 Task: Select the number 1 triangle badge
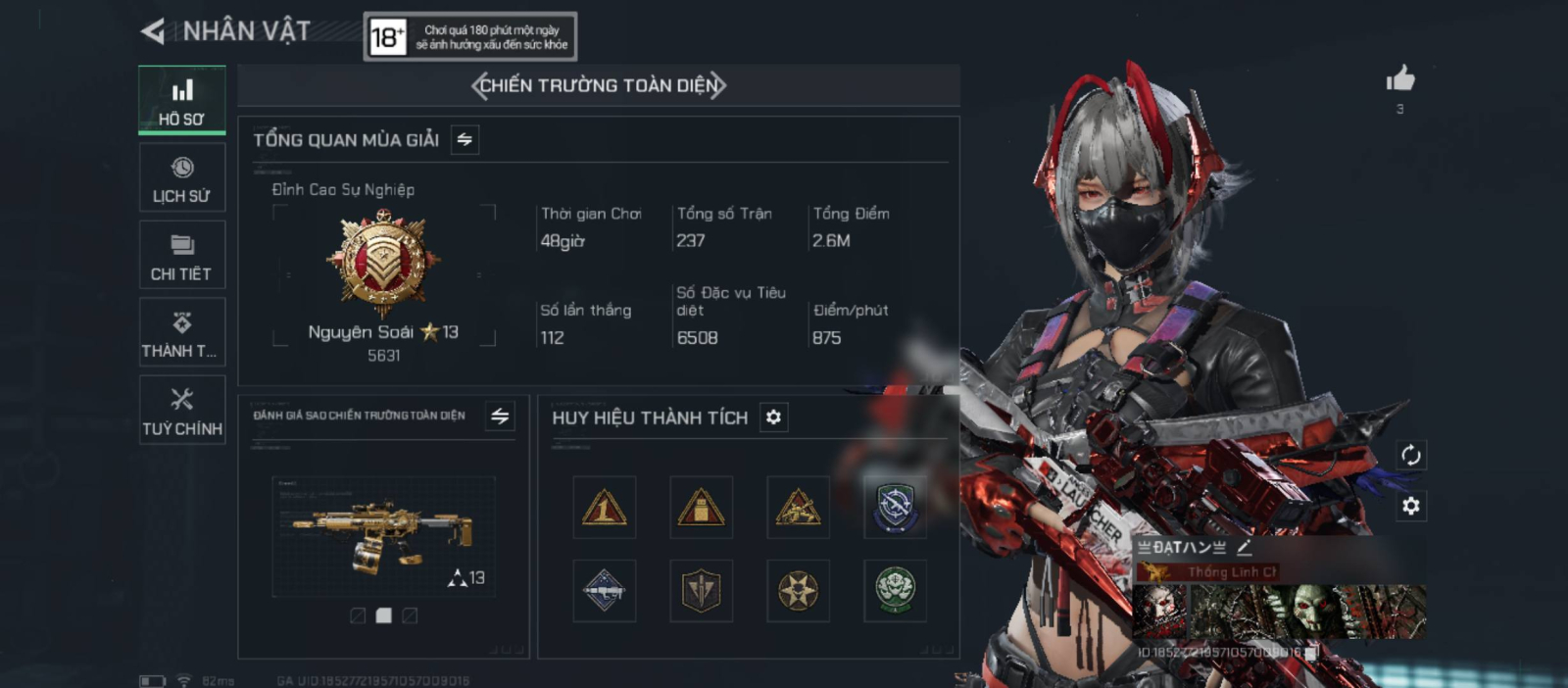pyautogui.click(x=604, y=508)
